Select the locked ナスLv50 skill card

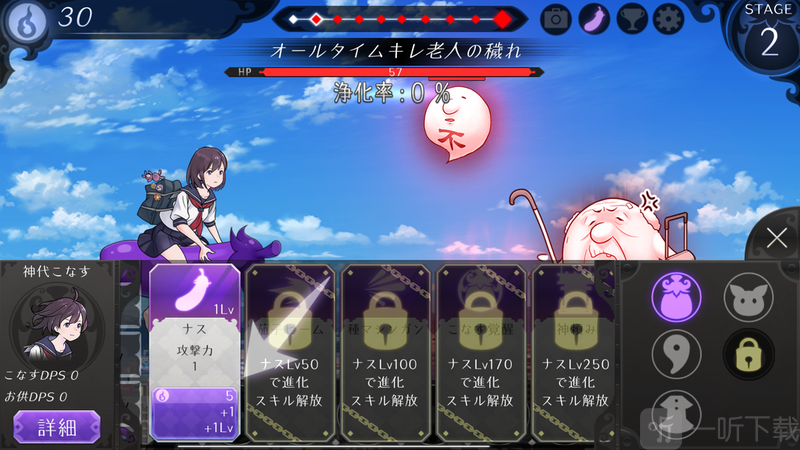click(290, 350)
